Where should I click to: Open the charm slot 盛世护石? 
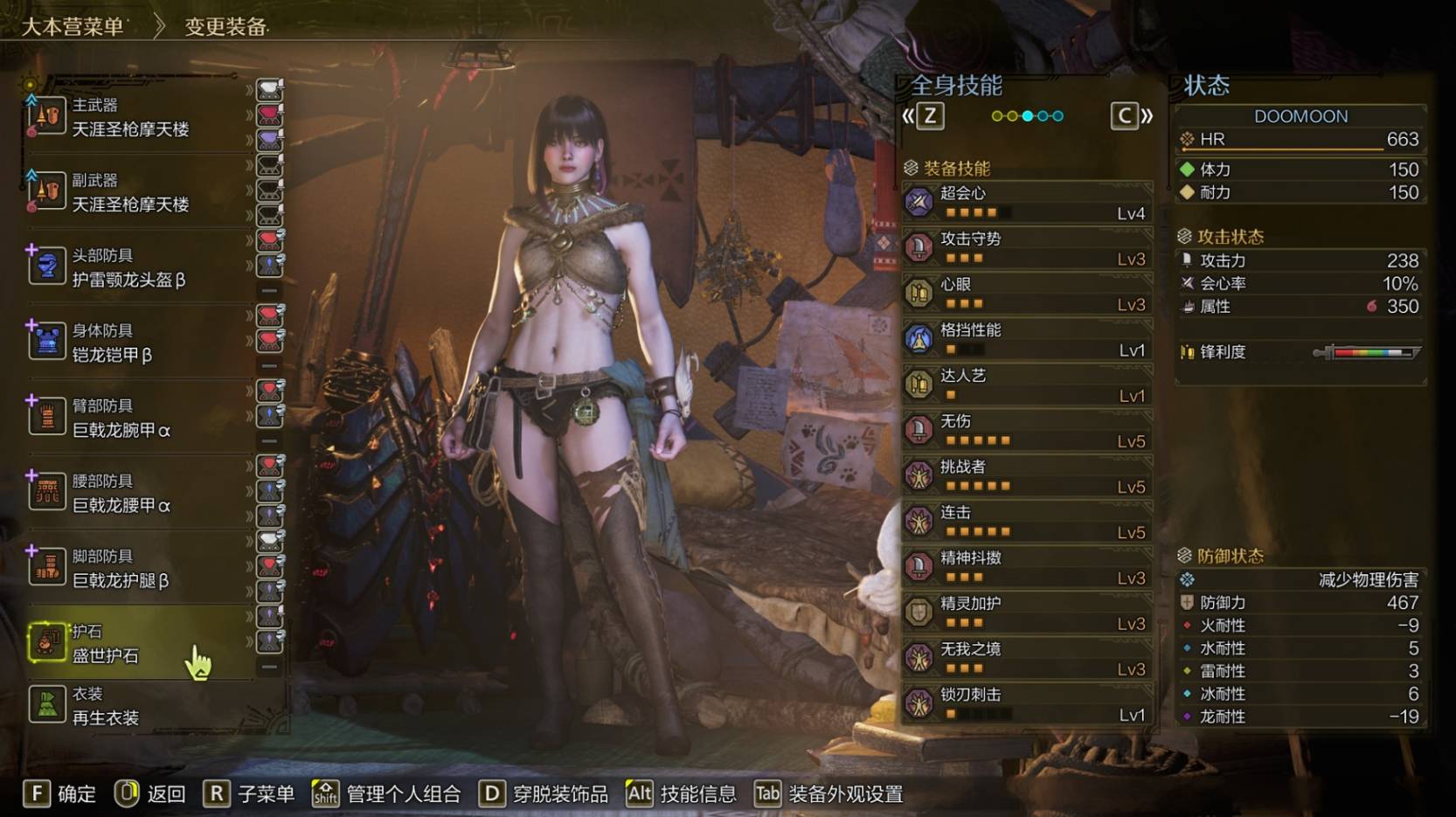point(107,644)
